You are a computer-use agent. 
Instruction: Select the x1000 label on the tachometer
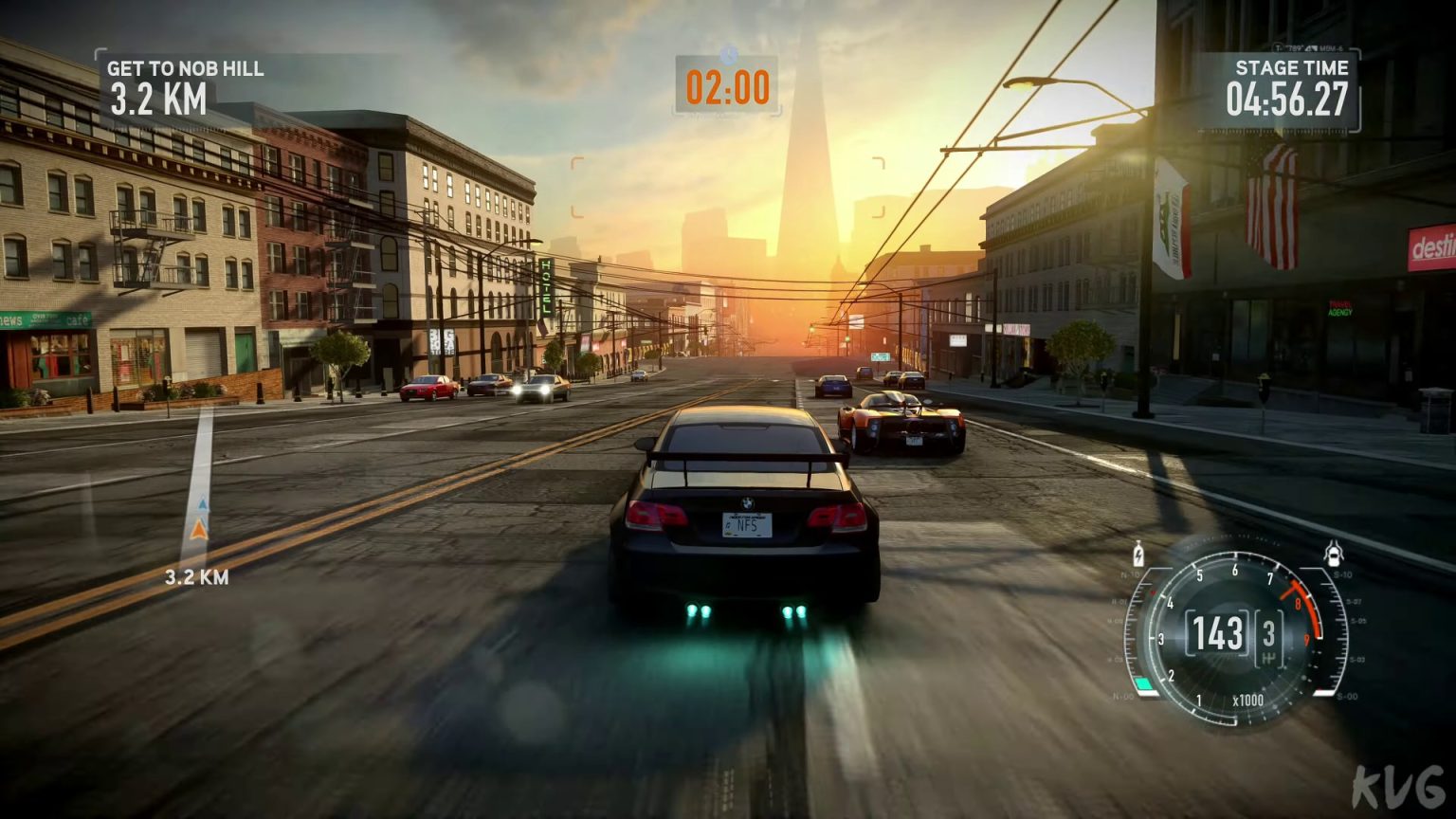(1248, 701)
